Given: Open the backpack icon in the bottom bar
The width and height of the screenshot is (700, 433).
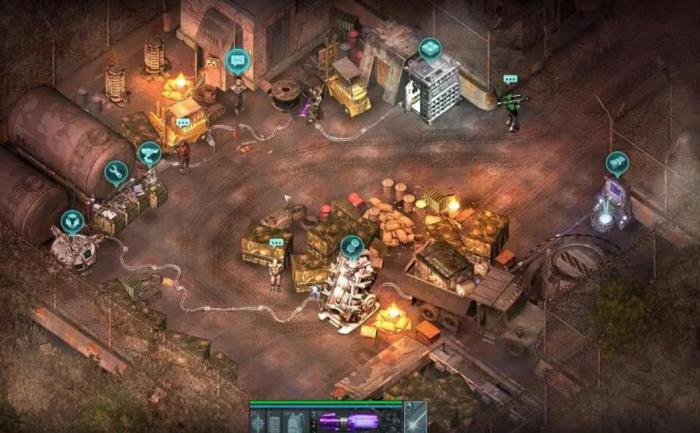Looking at the screenshot, I should (296, 422).
